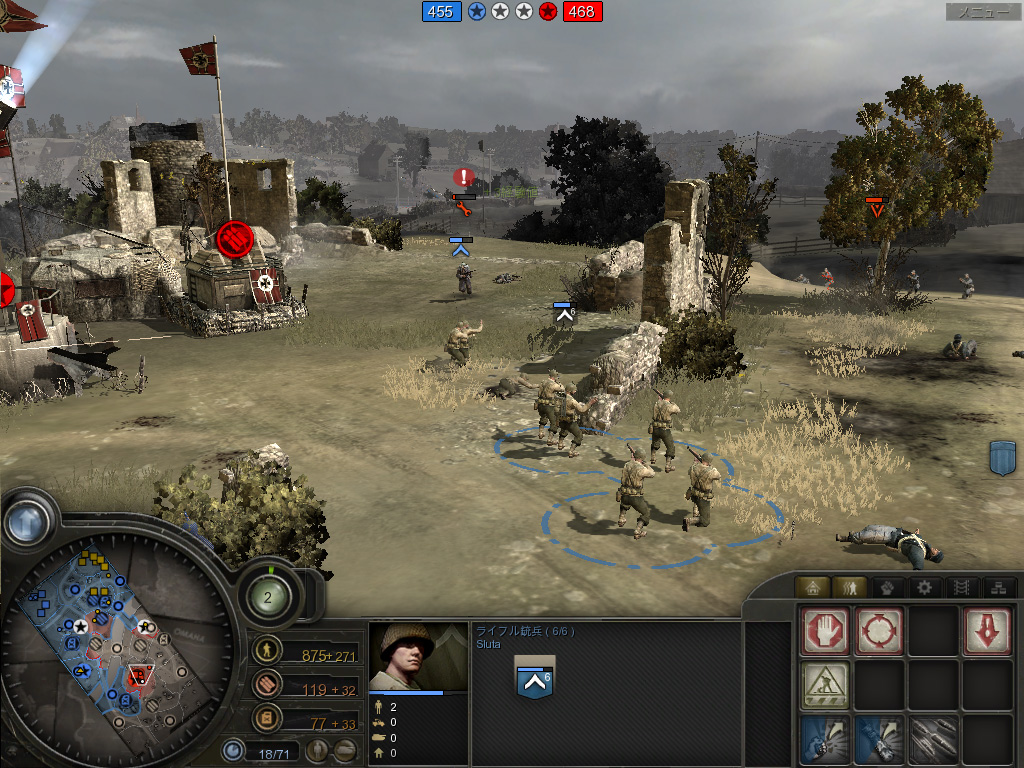
Task: Select the infantry filter button beside population
Action: (317, 749)
